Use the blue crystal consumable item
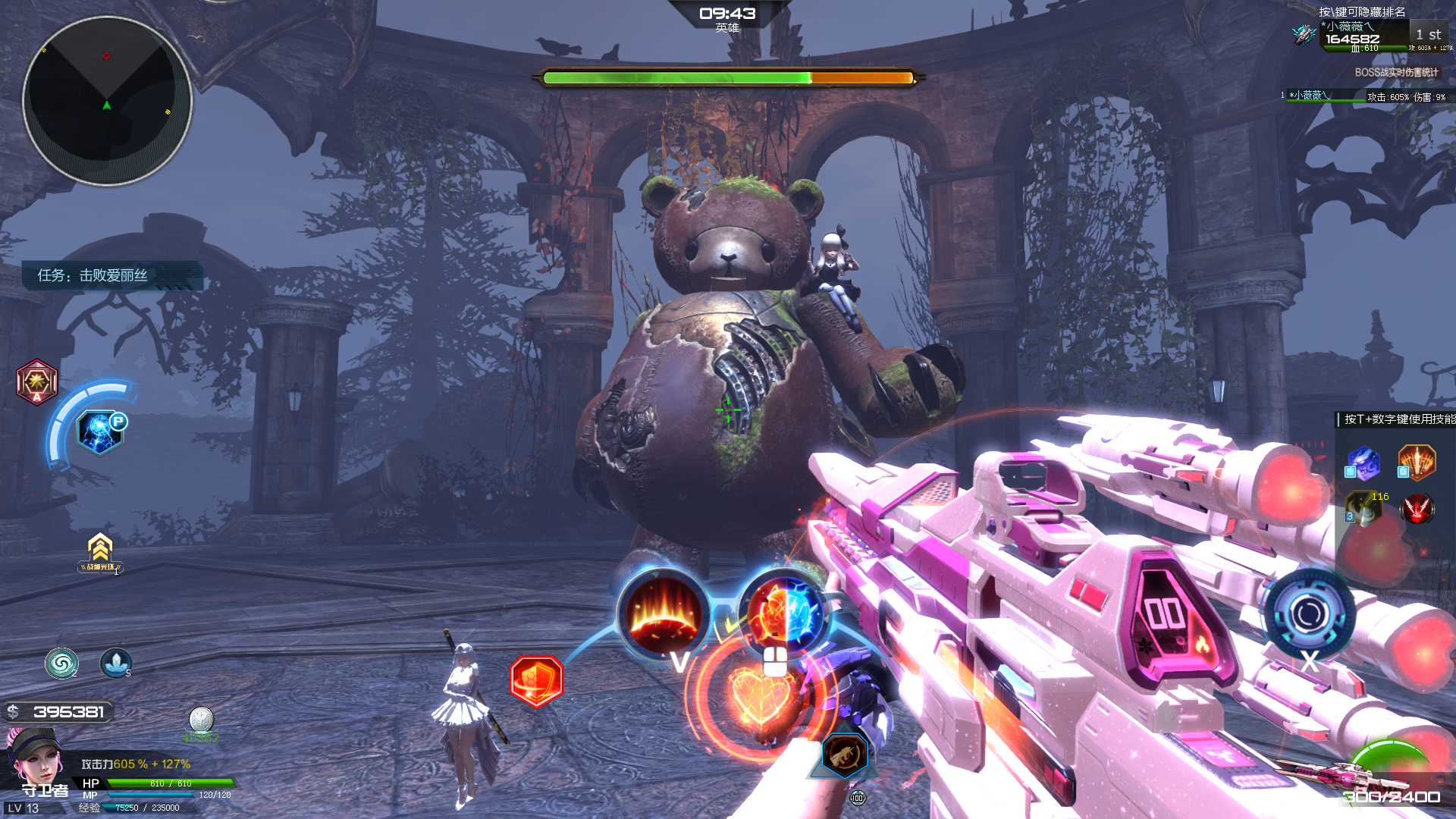 pos(115,664)
